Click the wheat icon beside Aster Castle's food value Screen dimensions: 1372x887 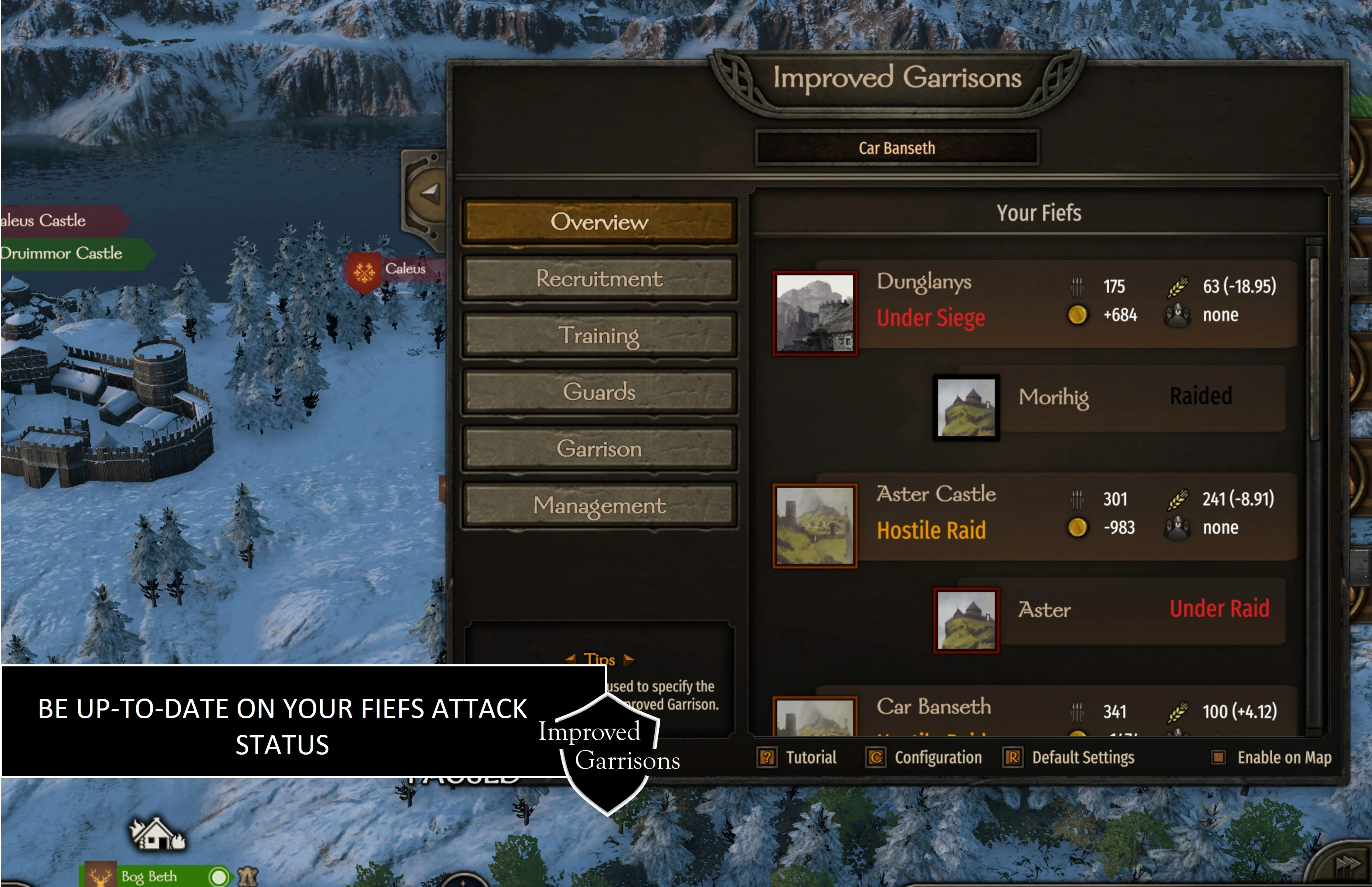pyautogui.click(x=1178, y=499)
